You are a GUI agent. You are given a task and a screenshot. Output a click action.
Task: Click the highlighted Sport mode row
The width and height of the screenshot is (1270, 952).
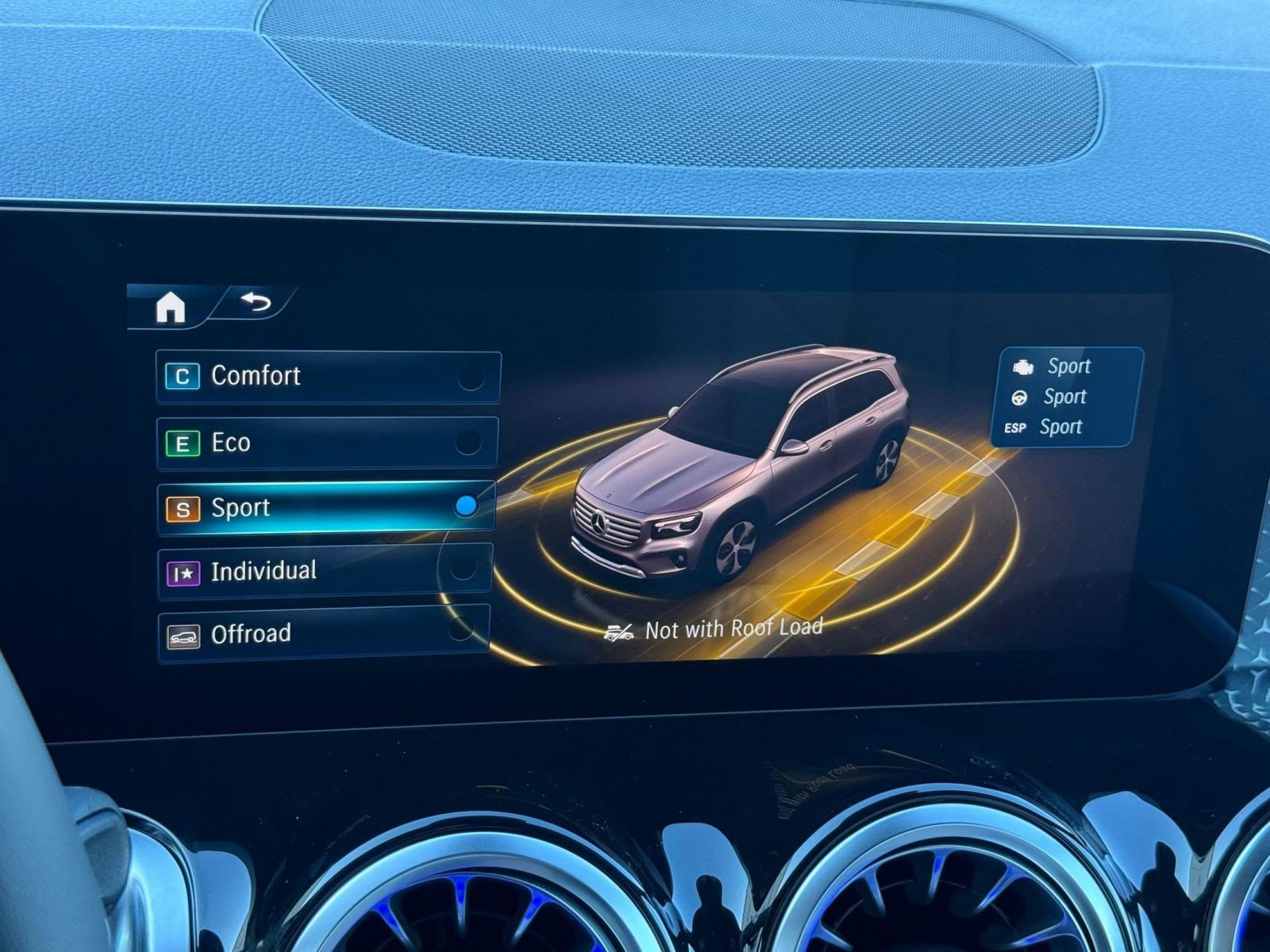click(317, 507)
